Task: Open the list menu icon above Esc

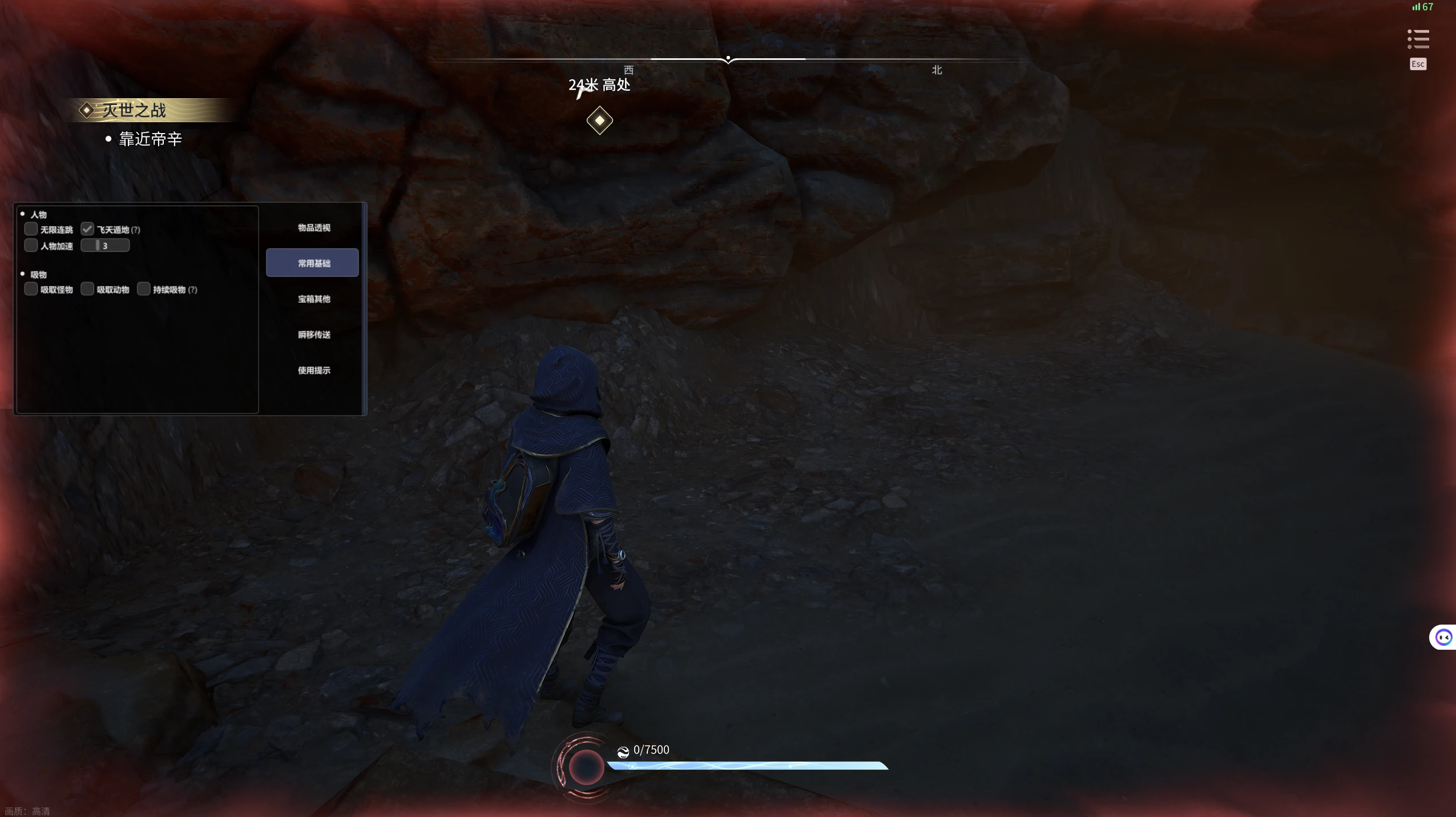Action: pyautogui.click(x=1418, y=39)
